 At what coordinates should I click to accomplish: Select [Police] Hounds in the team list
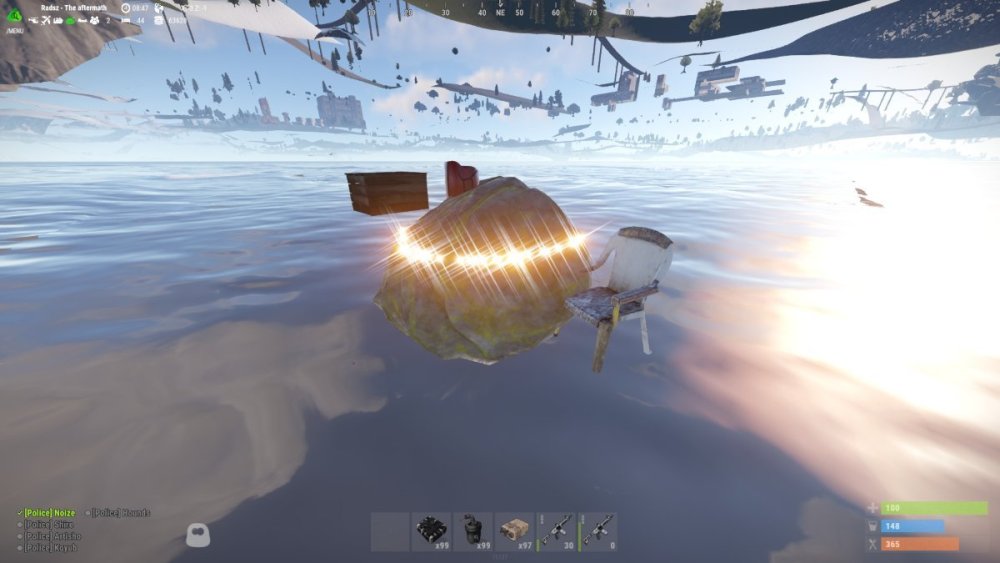[120, 513]
